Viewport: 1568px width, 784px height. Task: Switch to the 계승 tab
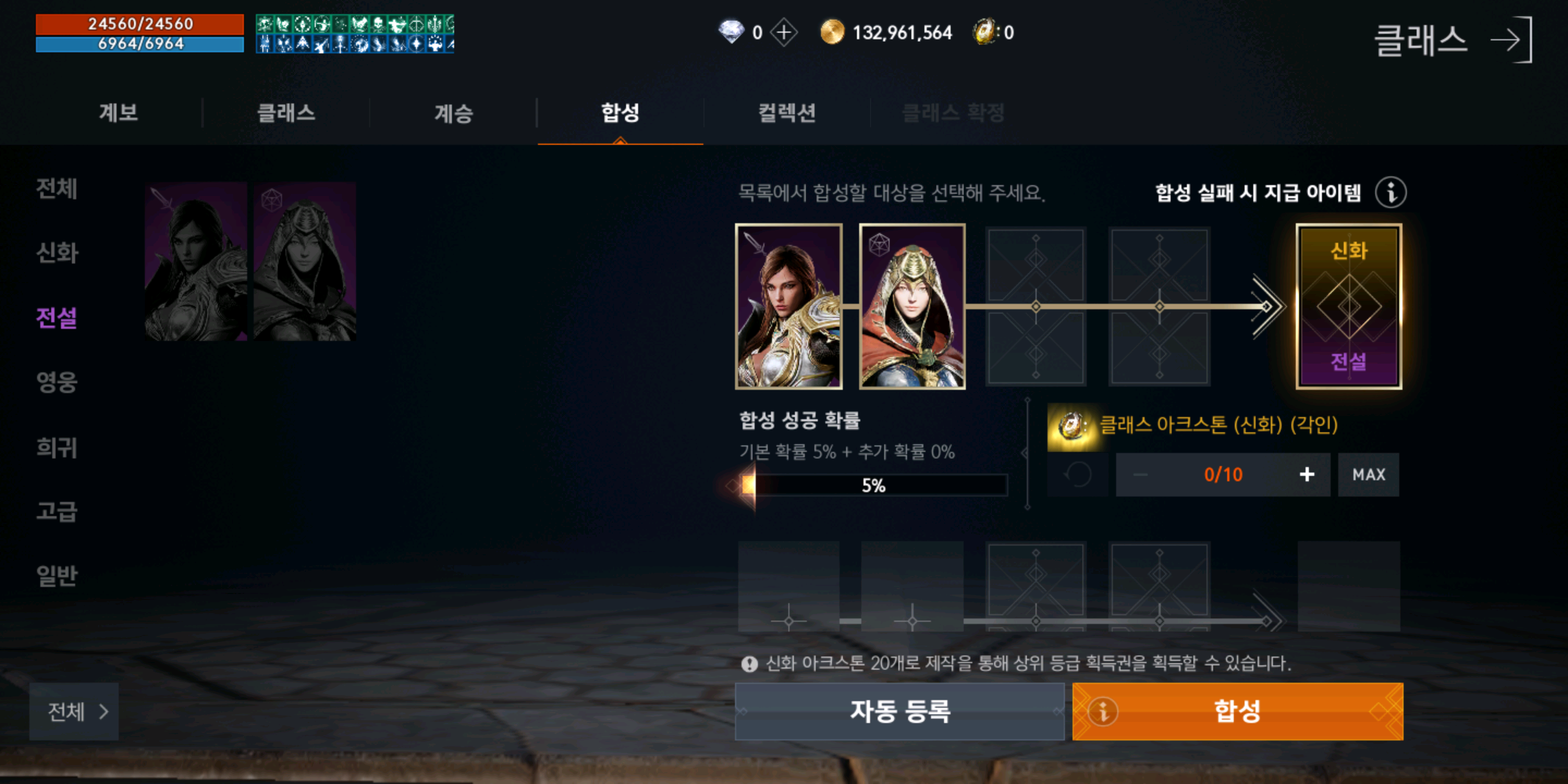point(453,113)
